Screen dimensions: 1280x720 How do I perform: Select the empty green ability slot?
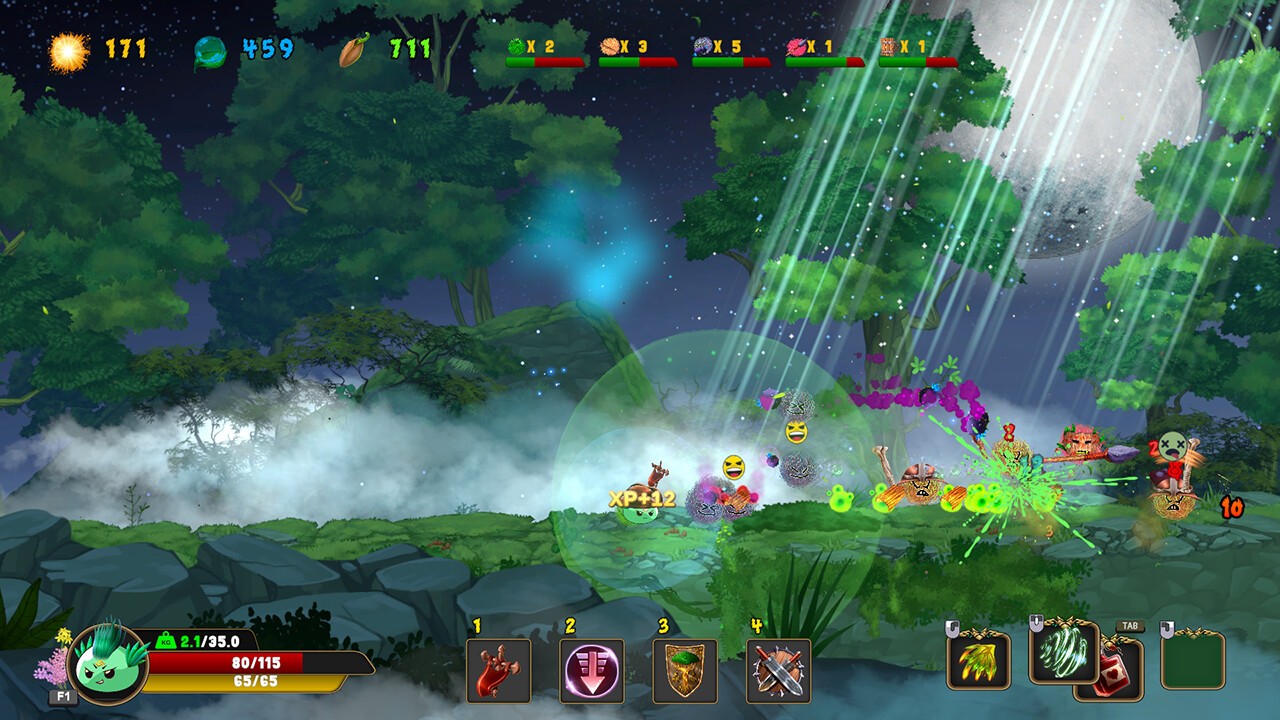[x=1192, y=661]
